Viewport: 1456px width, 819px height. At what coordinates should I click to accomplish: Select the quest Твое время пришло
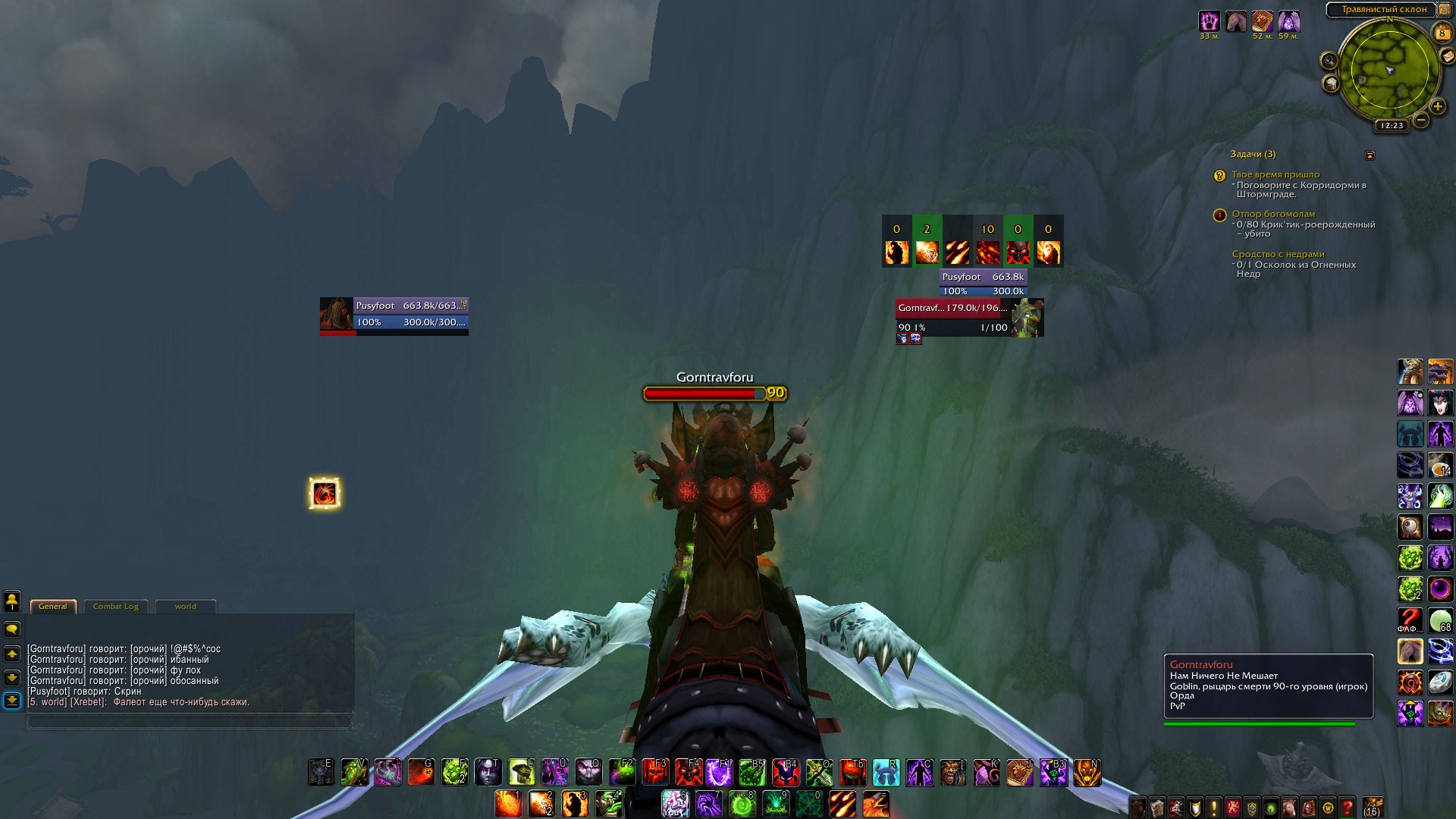tap(1276, 174)
